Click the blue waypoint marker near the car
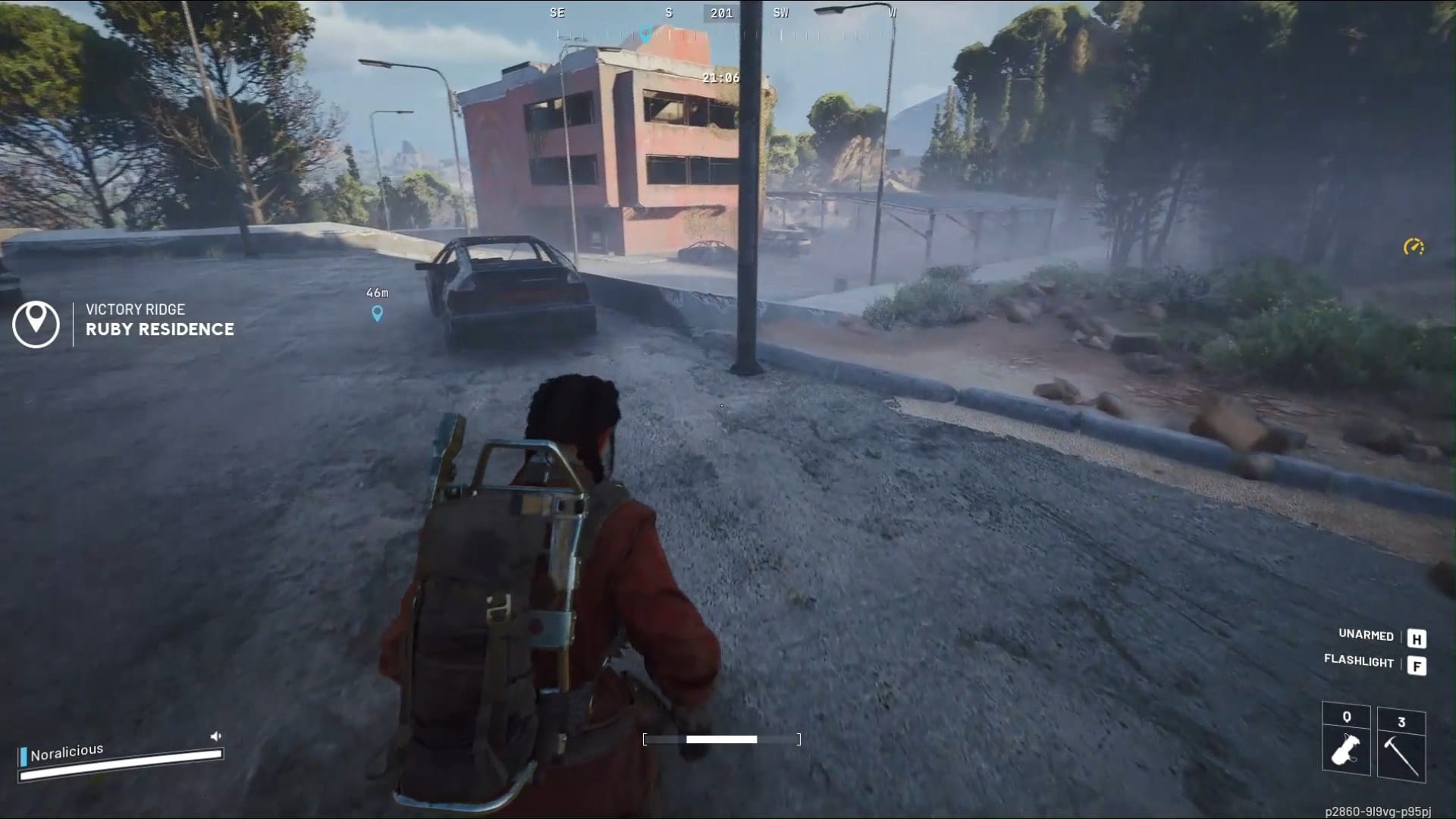Viewport: 1456px width, 819px height. [x=375, y=312]
